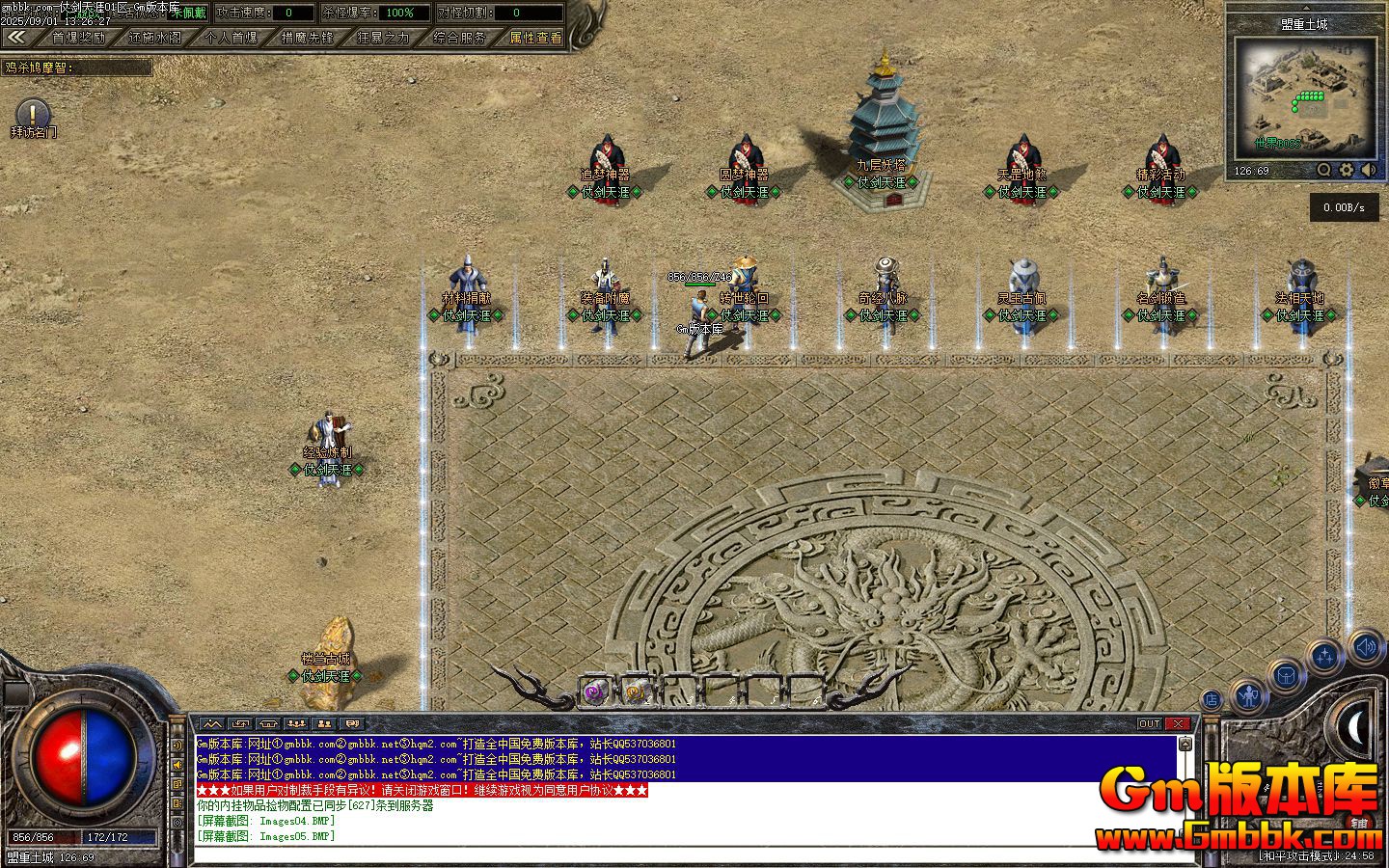Select the 个人首爆 menu entry
This screenshot has height=868, width=1389.
231,38
